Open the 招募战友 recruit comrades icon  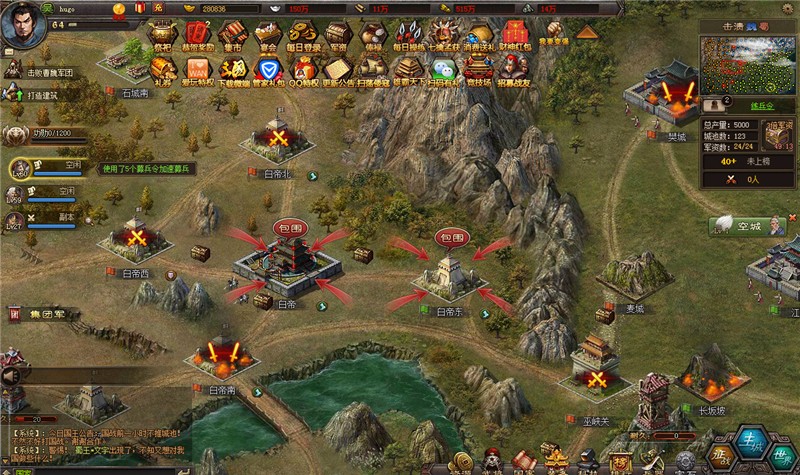pos(515,70)
